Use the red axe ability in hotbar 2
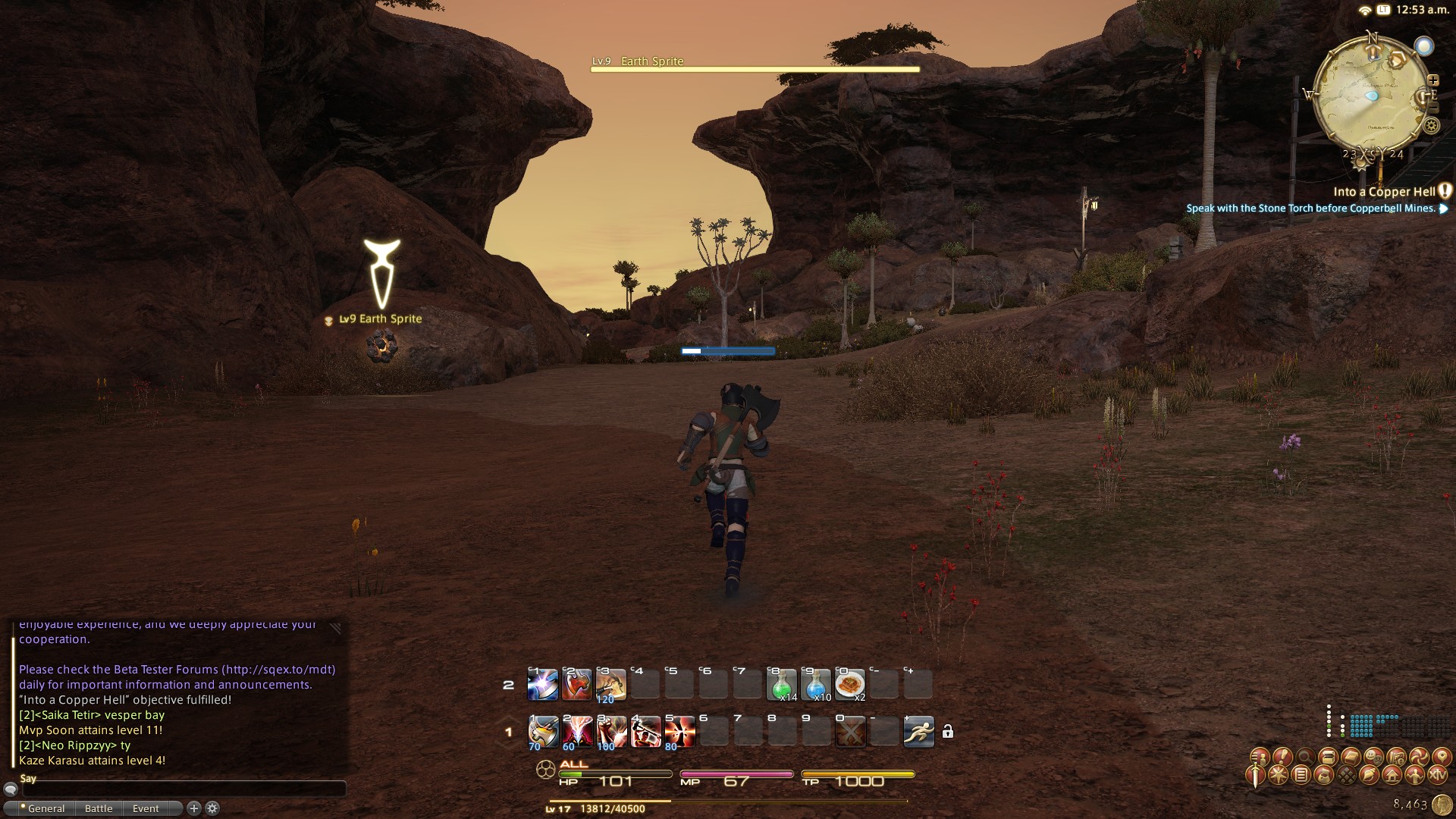Image resolution: width=1456 pixels, height=819 pixels. (576, 685)
